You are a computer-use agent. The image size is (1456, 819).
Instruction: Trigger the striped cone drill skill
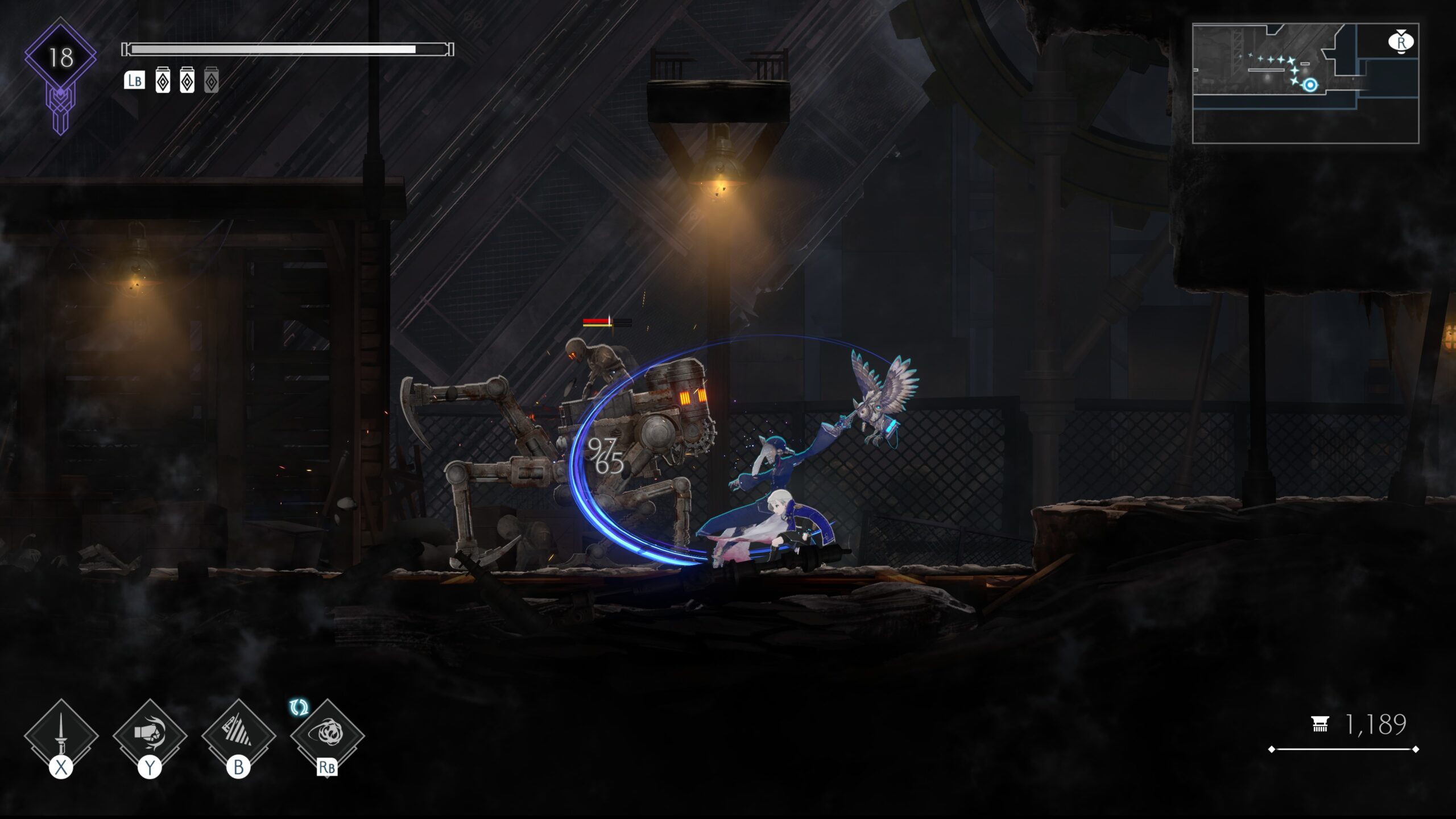tap(238, 734)
